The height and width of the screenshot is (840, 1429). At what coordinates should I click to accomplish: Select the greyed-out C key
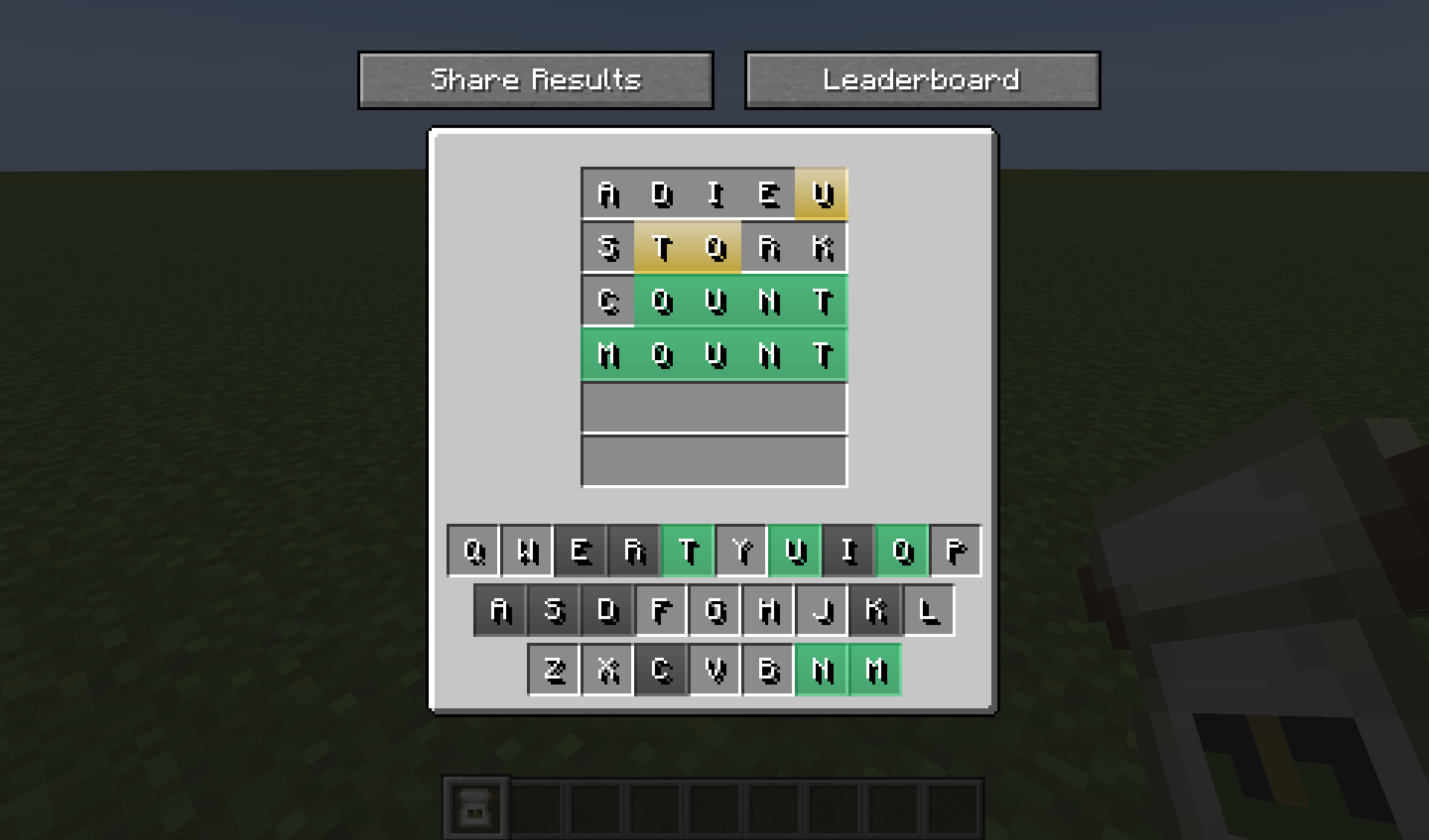(x=661, y=669)
